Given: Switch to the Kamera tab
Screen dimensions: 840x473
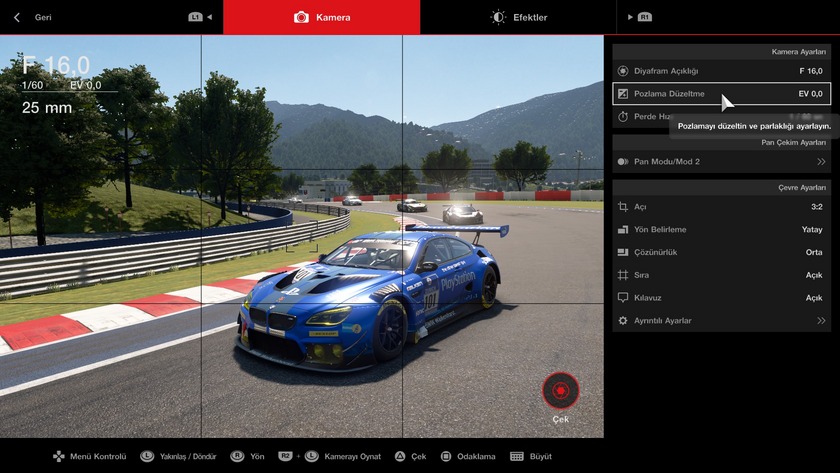Looking at the screenshot, I should [x=322, y=17].
